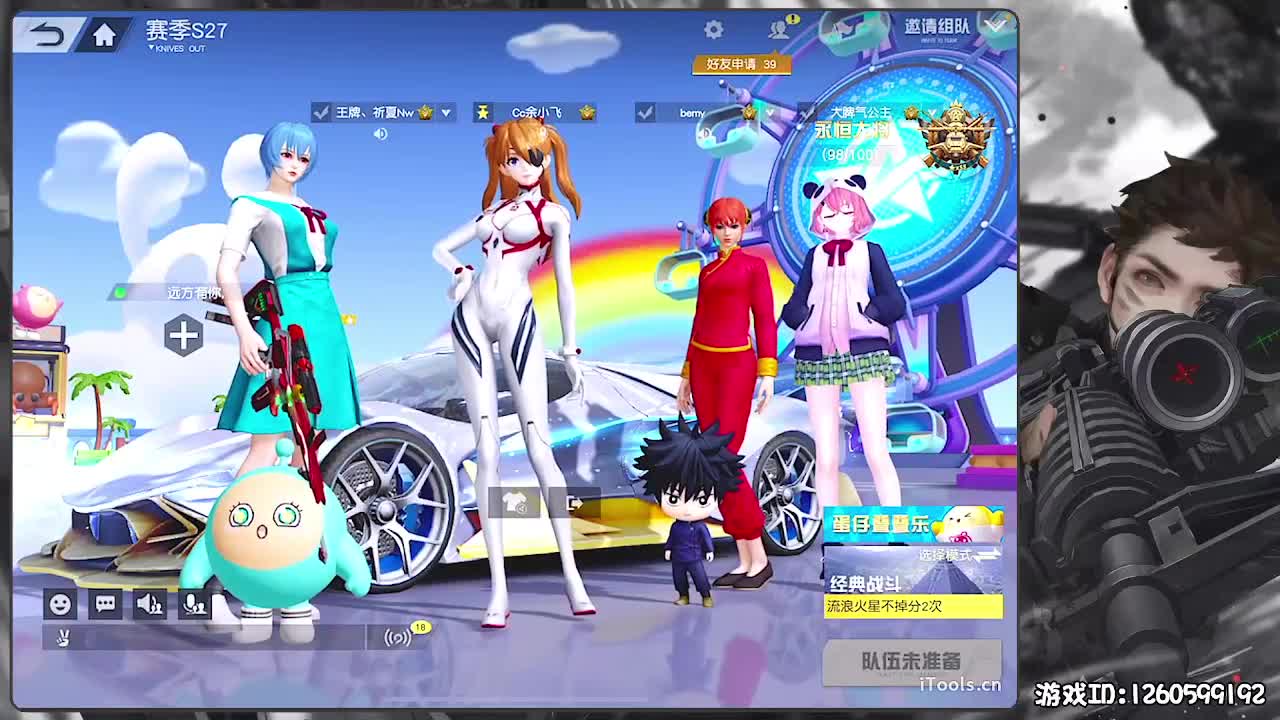Click the home button in top left
This screenshot has height=720, width=1280.
click(x=103, y=34)
